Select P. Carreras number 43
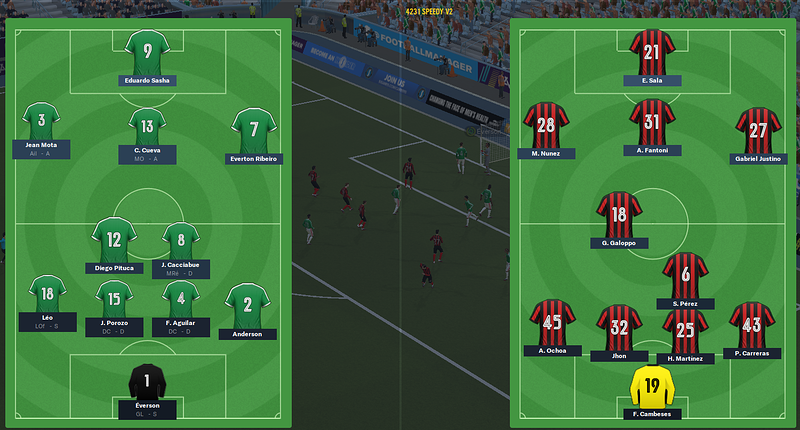Viewport: 800px width, 430px height. (751, 325)
